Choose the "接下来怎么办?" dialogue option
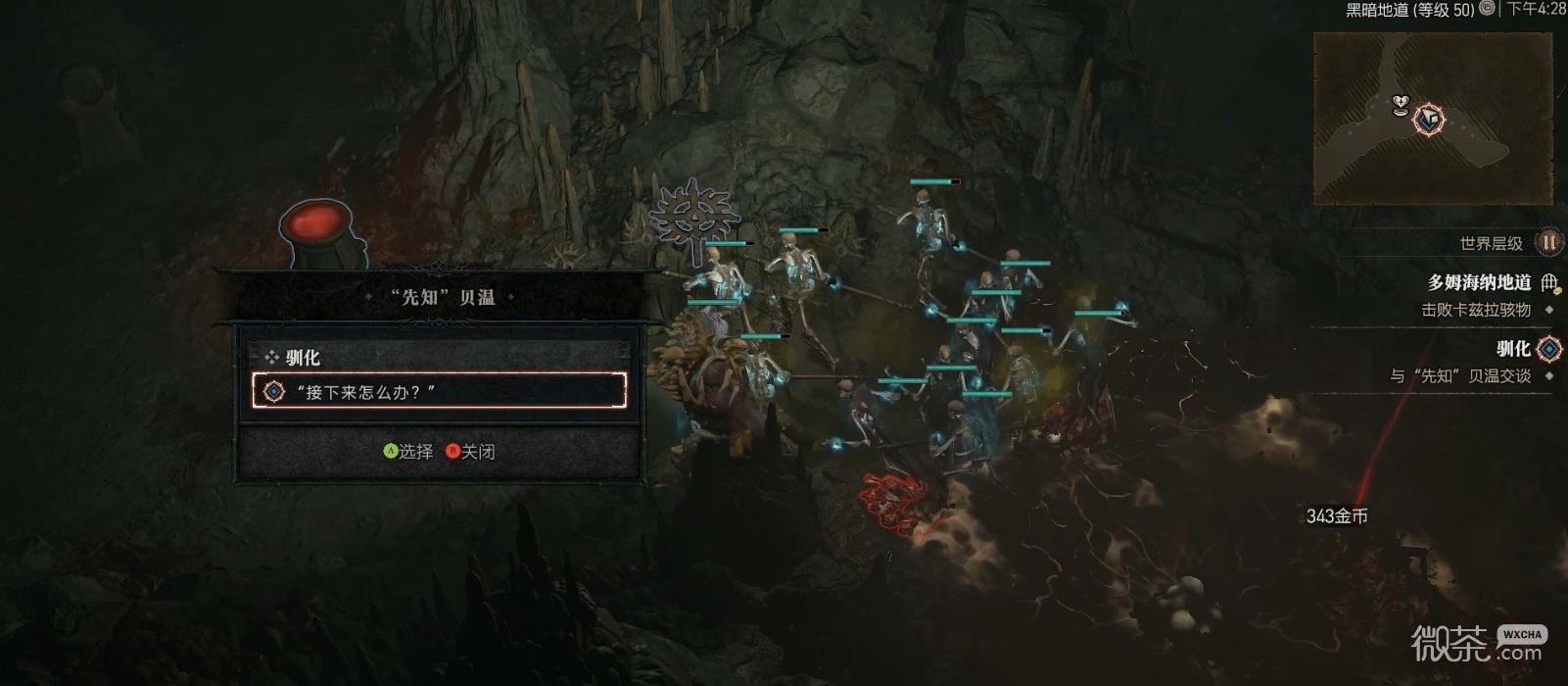The image size is (1568, 686). click(x=439, y=391)
